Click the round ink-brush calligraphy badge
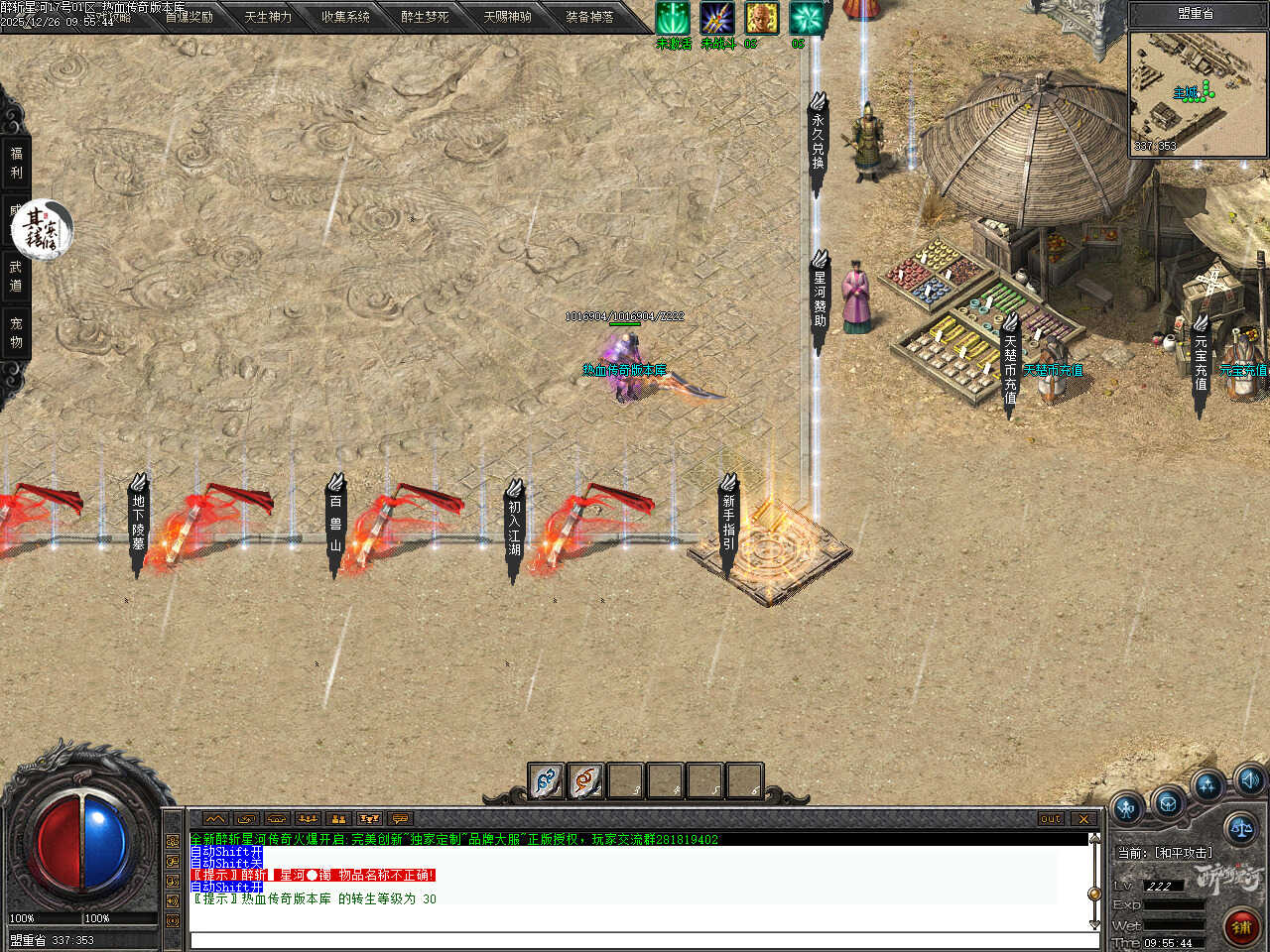This screenshot has width=1270, height=952. [x=42, y=228]
